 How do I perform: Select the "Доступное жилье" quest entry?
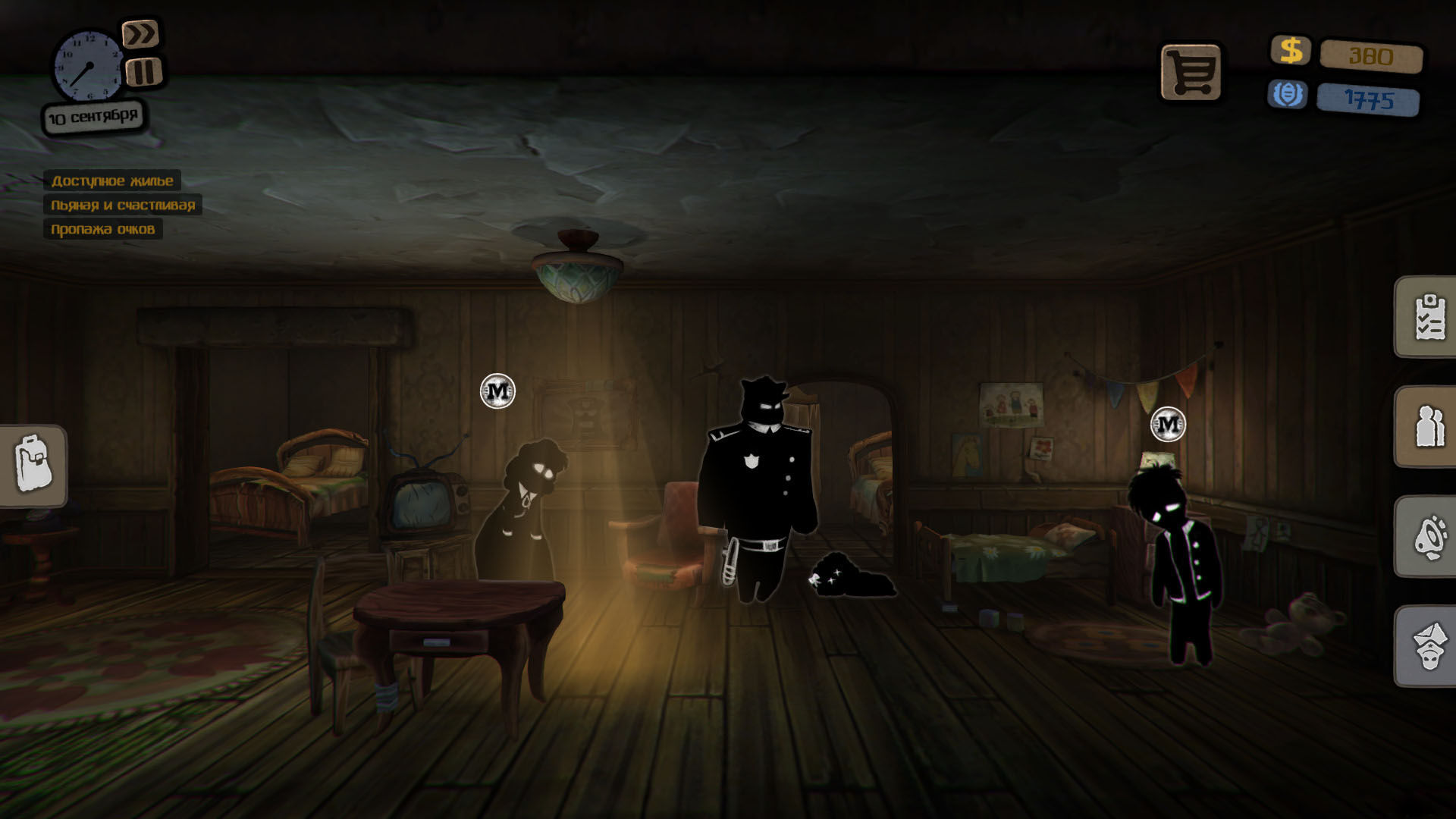(x=112, y=180)
